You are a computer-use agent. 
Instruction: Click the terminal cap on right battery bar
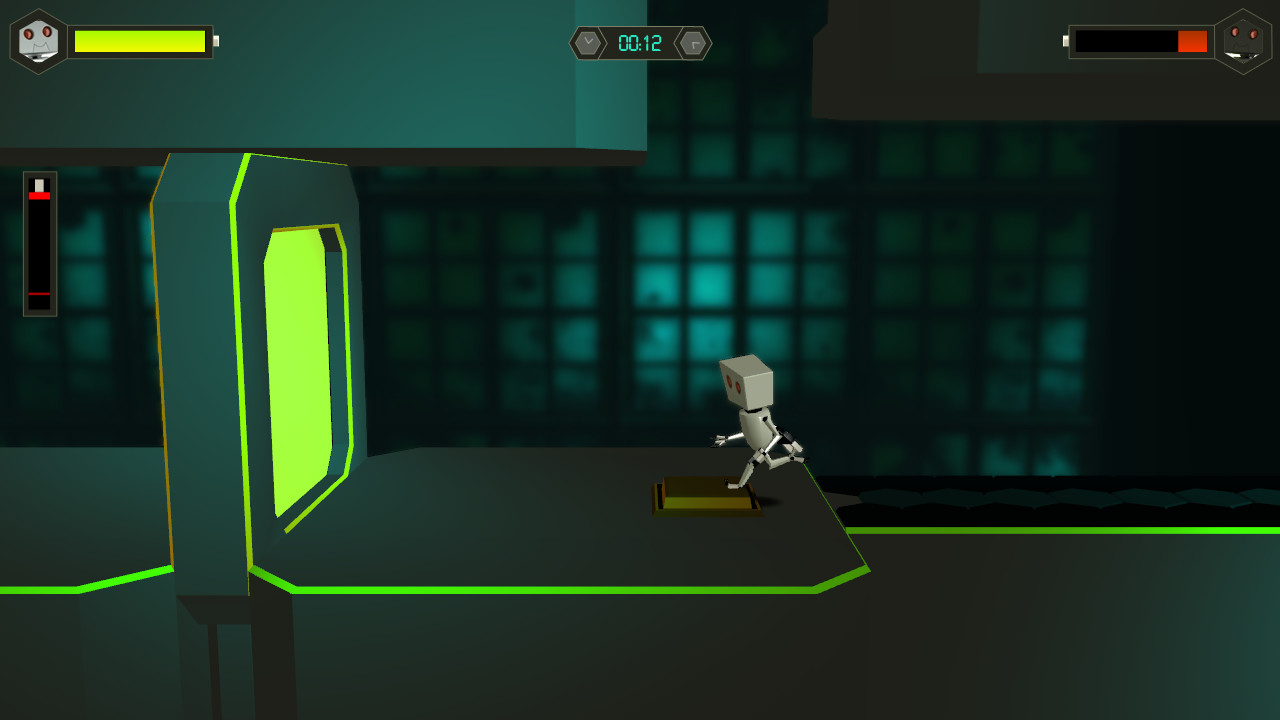coord(1065,41)
